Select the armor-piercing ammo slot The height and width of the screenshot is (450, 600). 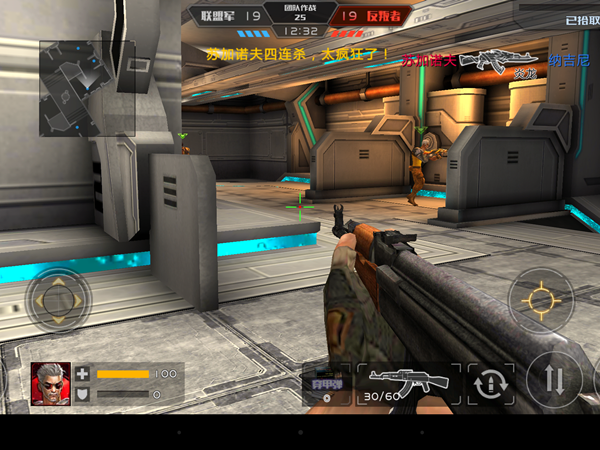[326, 384]
